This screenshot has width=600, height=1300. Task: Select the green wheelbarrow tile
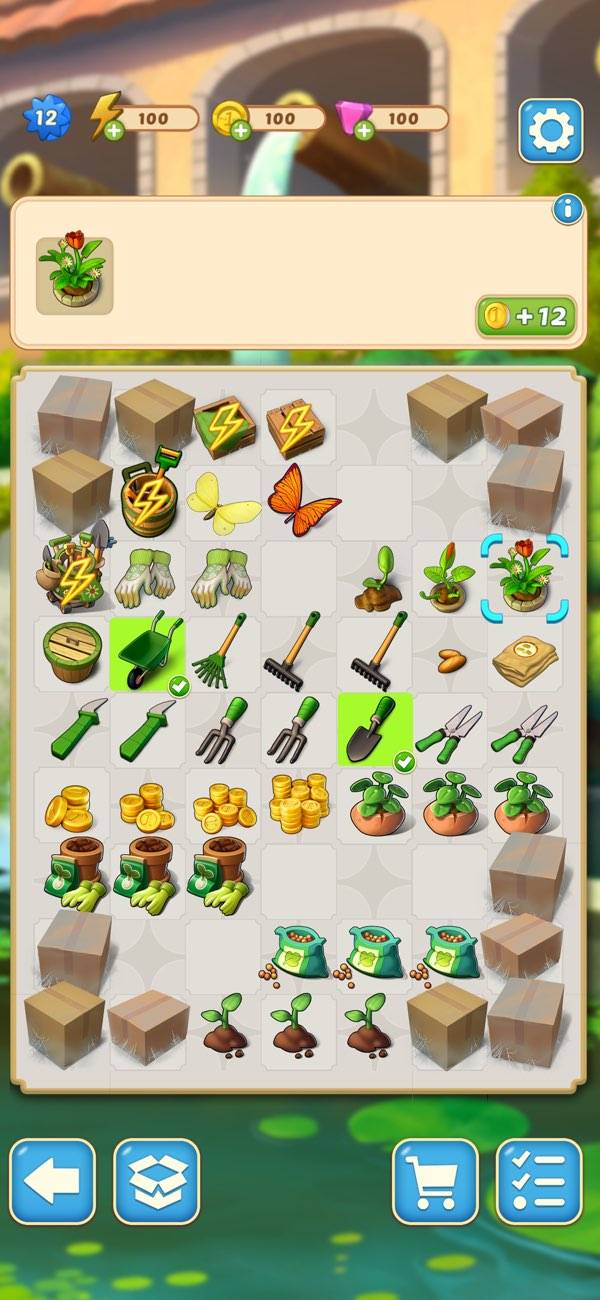tap(149, 654)
